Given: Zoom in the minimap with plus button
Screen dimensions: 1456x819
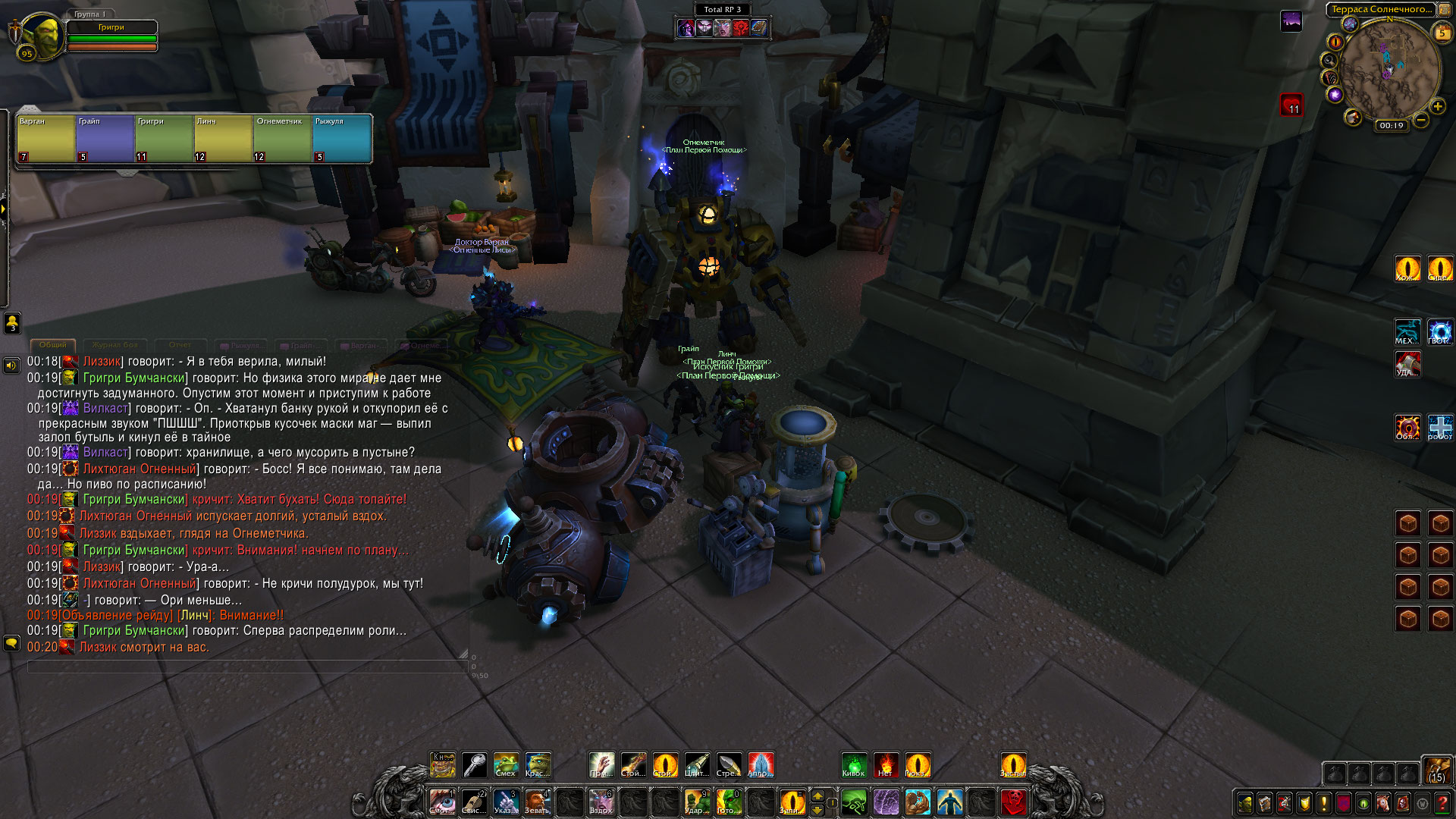Looking at the screenshot, I should click(1437, 107).
